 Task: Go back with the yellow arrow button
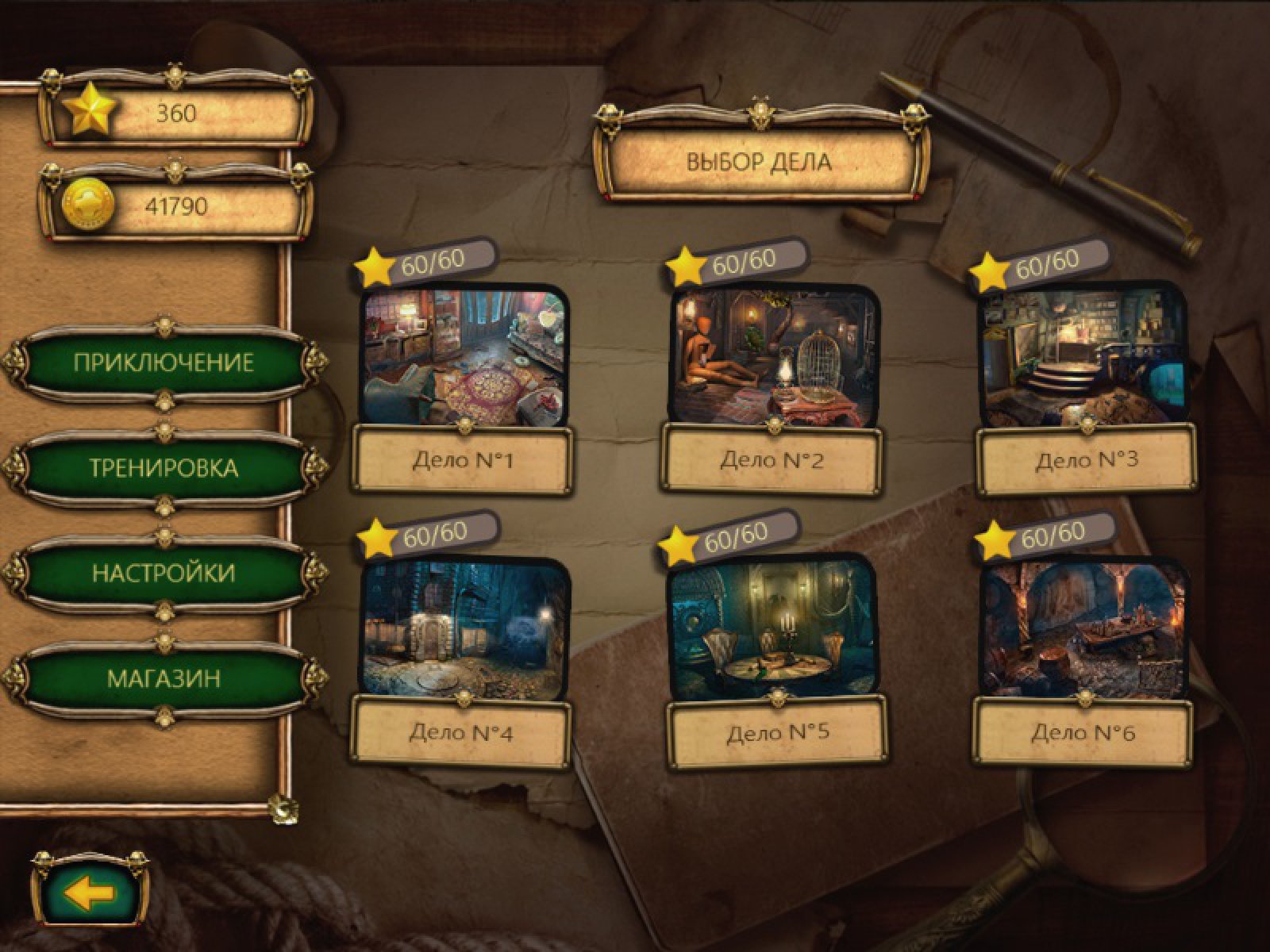click(90, 894)
